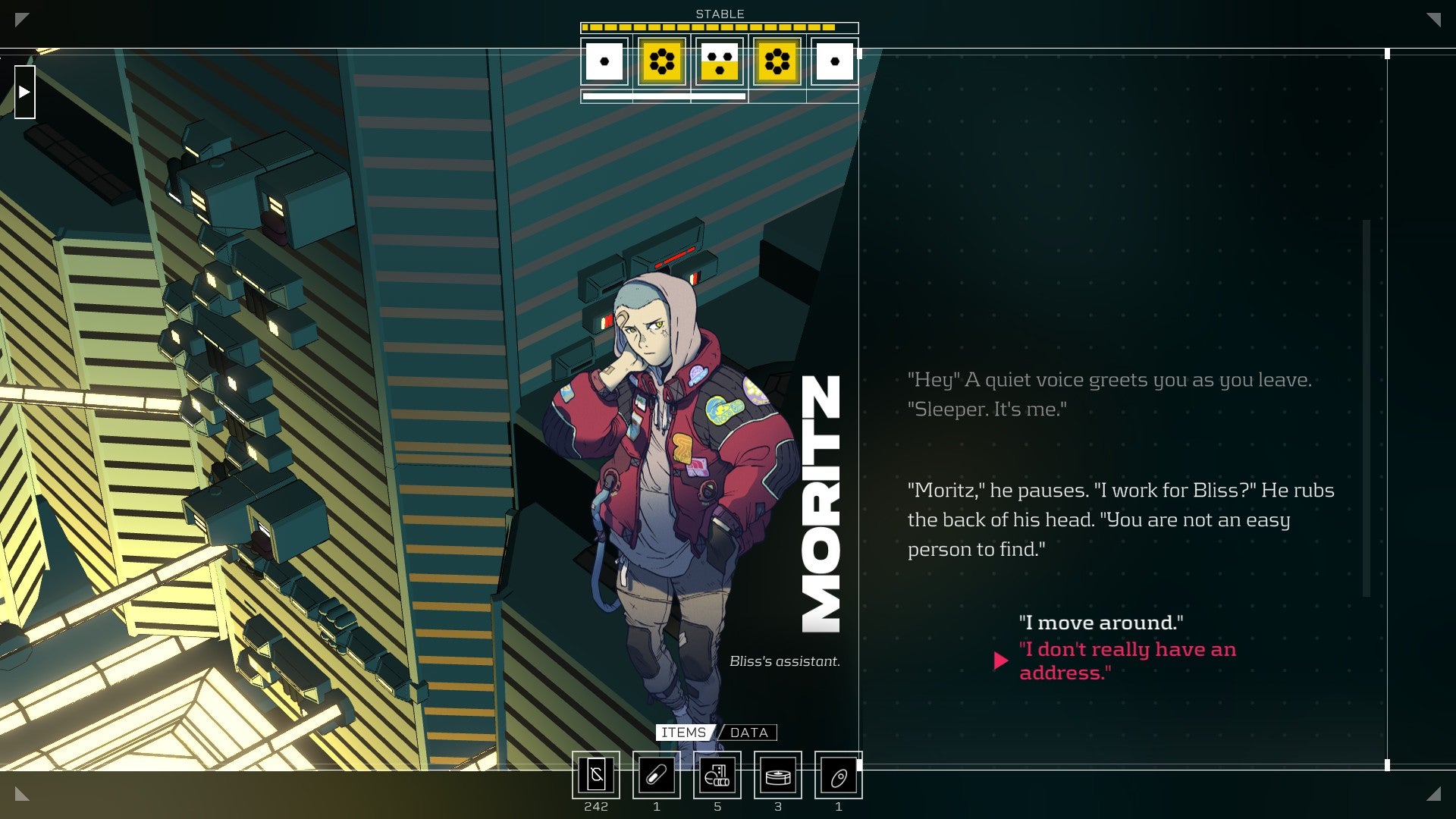Select the canned food item showing 3
Viewport: 1456px width, 819px height.
pos(777,776)
